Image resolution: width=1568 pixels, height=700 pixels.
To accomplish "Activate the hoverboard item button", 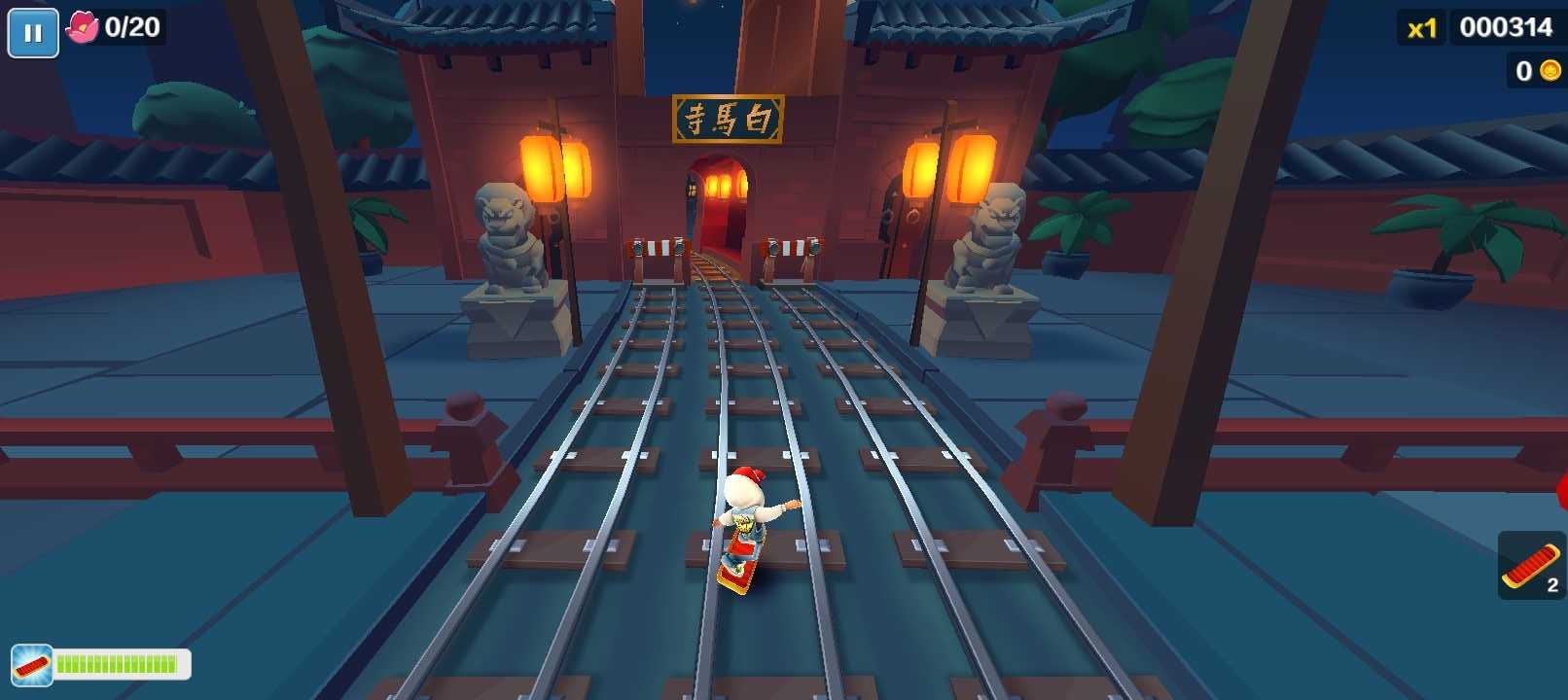I will point(1531,566).
